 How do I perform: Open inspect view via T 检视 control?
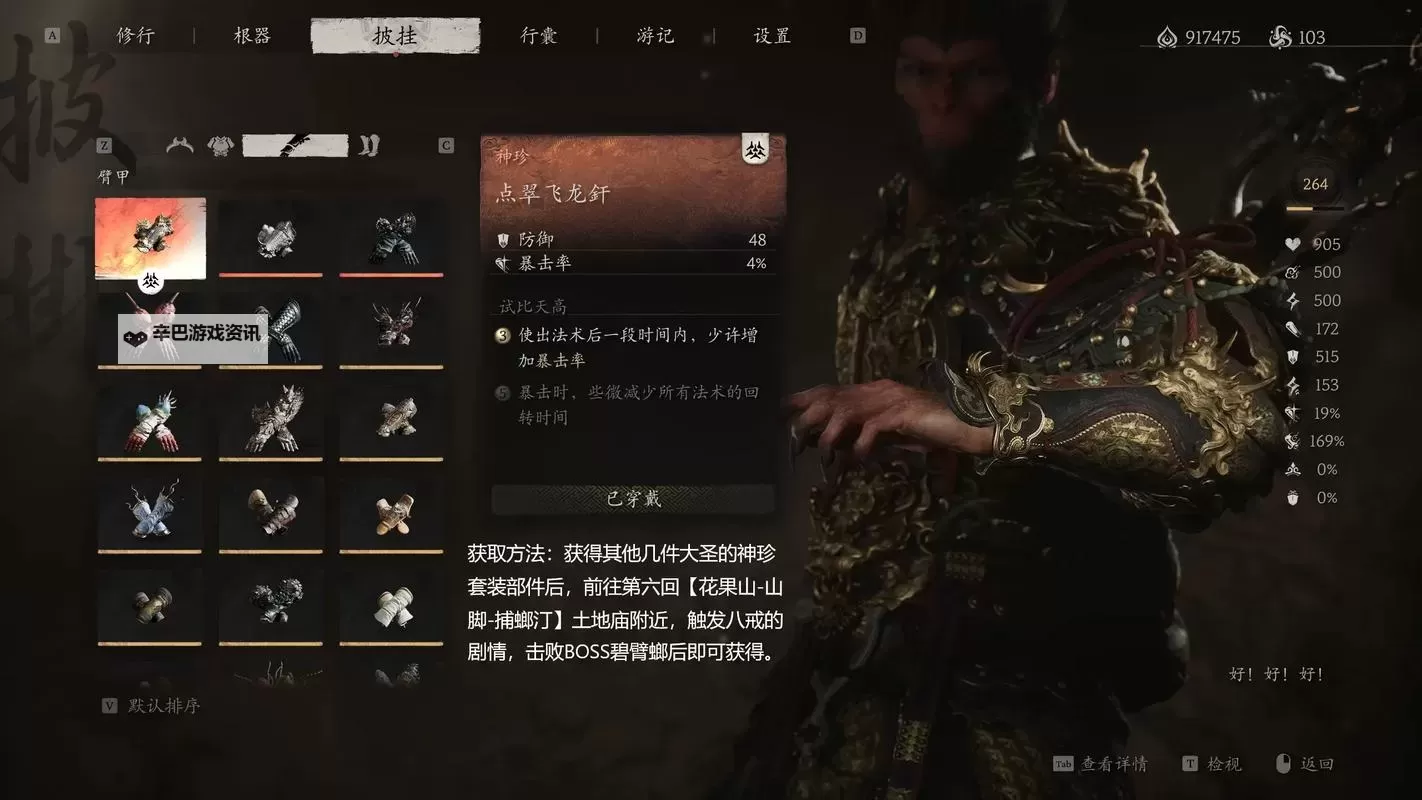(x=1212, y=763)
